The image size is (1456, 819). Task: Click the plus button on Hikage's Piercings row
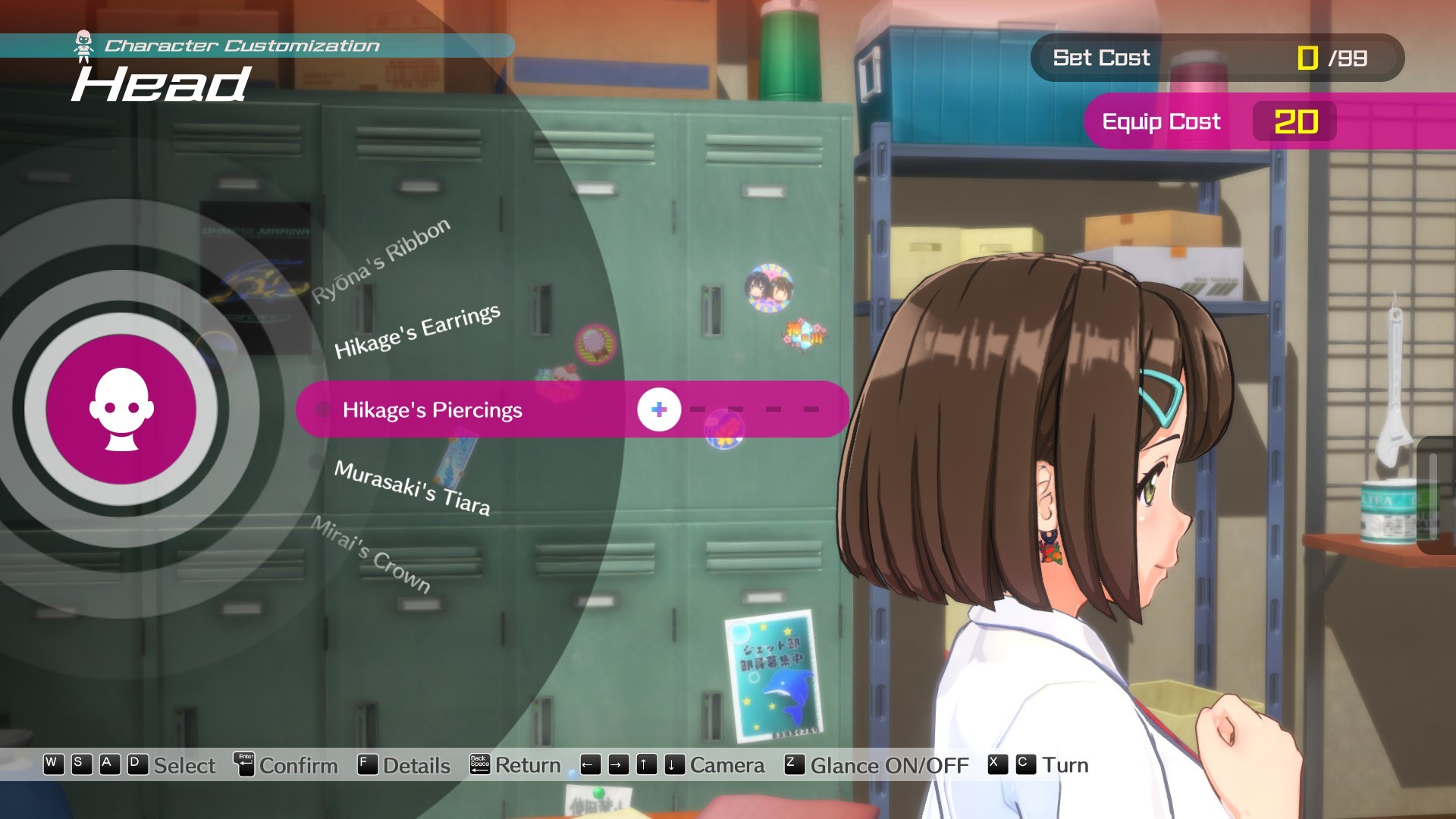[659, 409]
